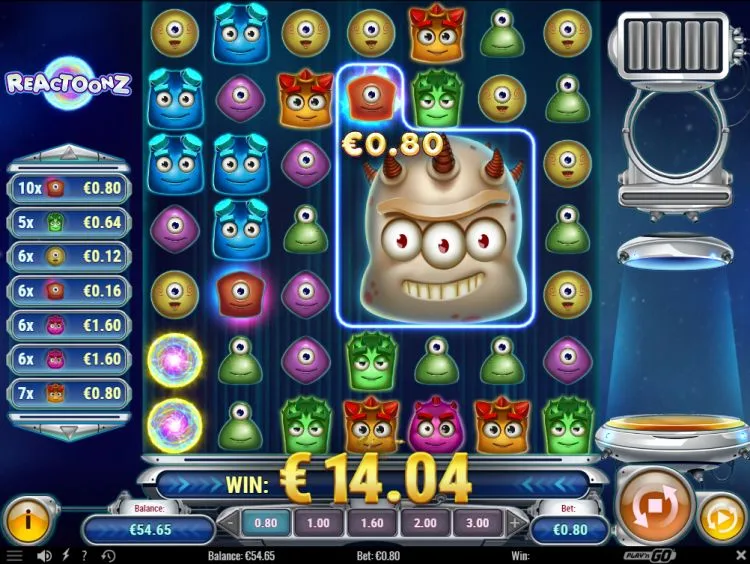The height and width of the screenshot is (564, 750).
Task: Start autoplay with the yellow play button
Action: coord(720,521)
